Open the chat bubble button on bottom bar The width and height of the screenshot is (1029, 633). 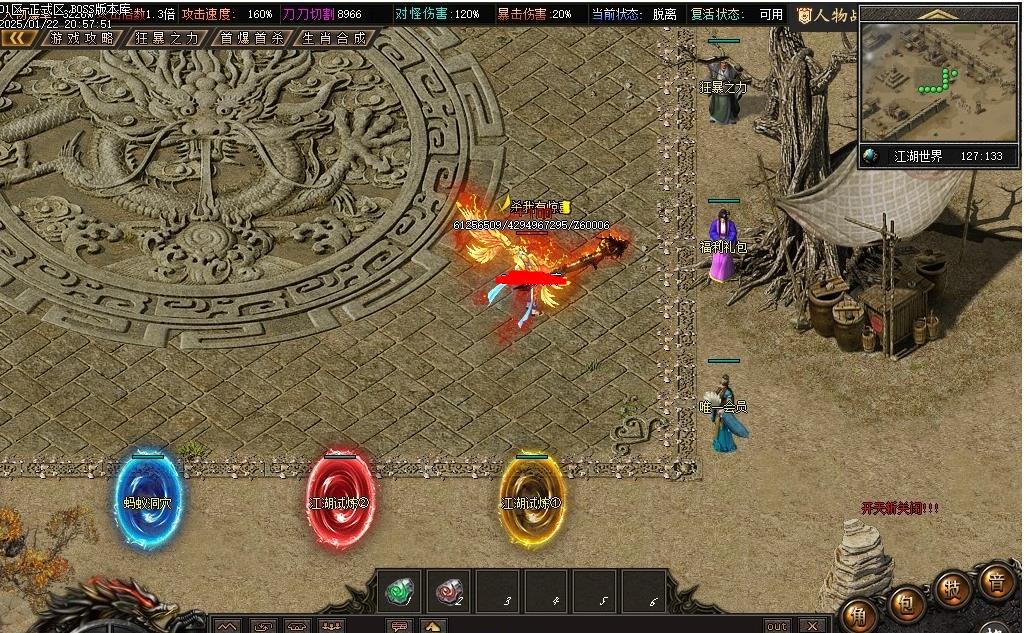pos(400,626)
